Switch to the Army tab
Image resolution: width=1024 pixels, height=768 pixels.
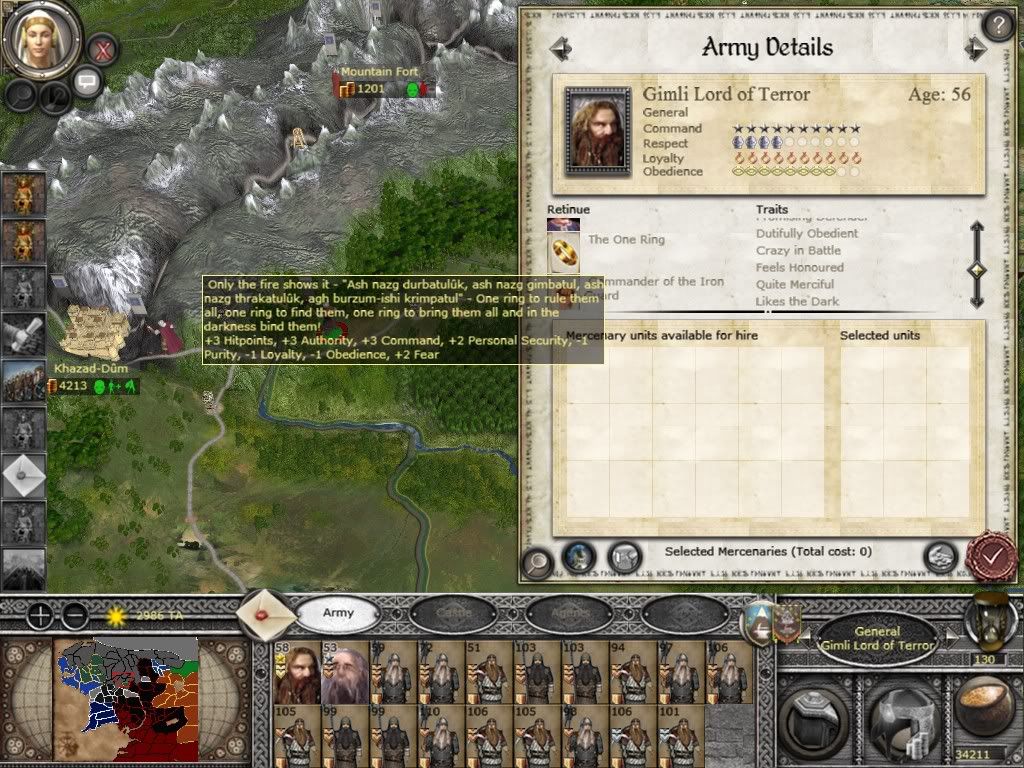pyautogui.click(x=338, y=612)
